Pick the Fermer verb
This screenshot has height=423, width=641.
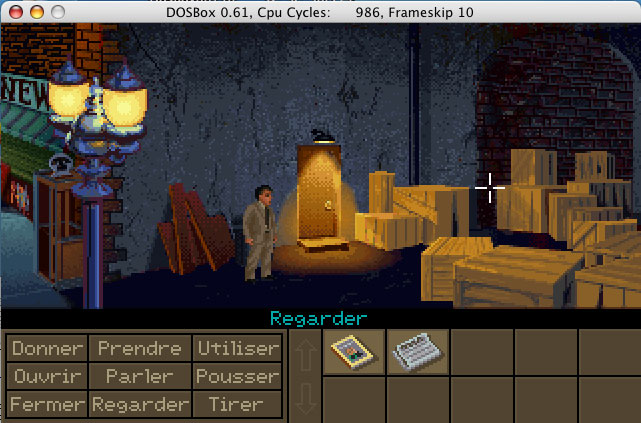[x=47, y=404]
